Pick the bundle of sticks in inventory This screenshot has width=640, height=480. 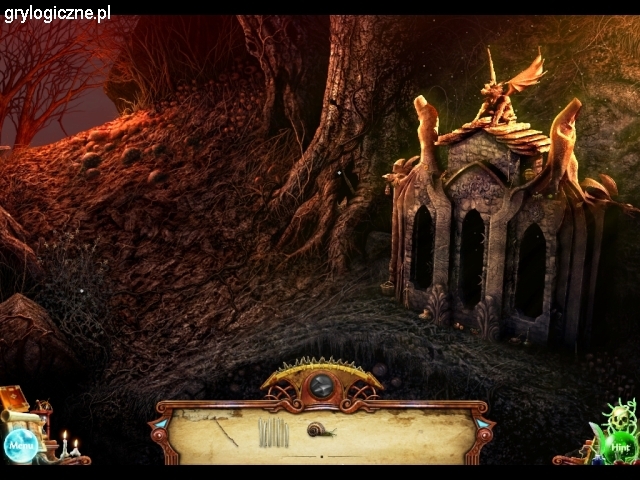point(272,432)
